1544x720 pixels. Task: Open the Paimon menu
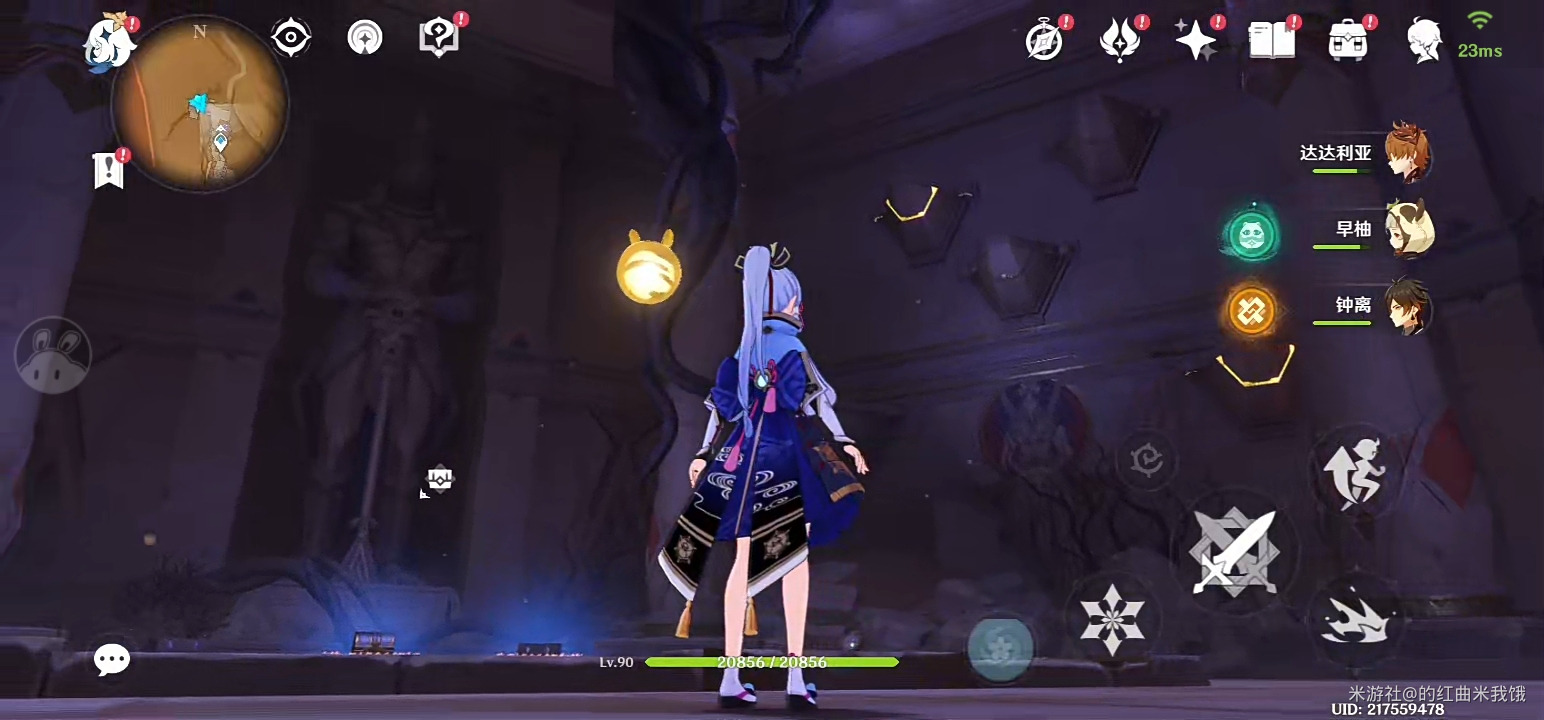108,42
